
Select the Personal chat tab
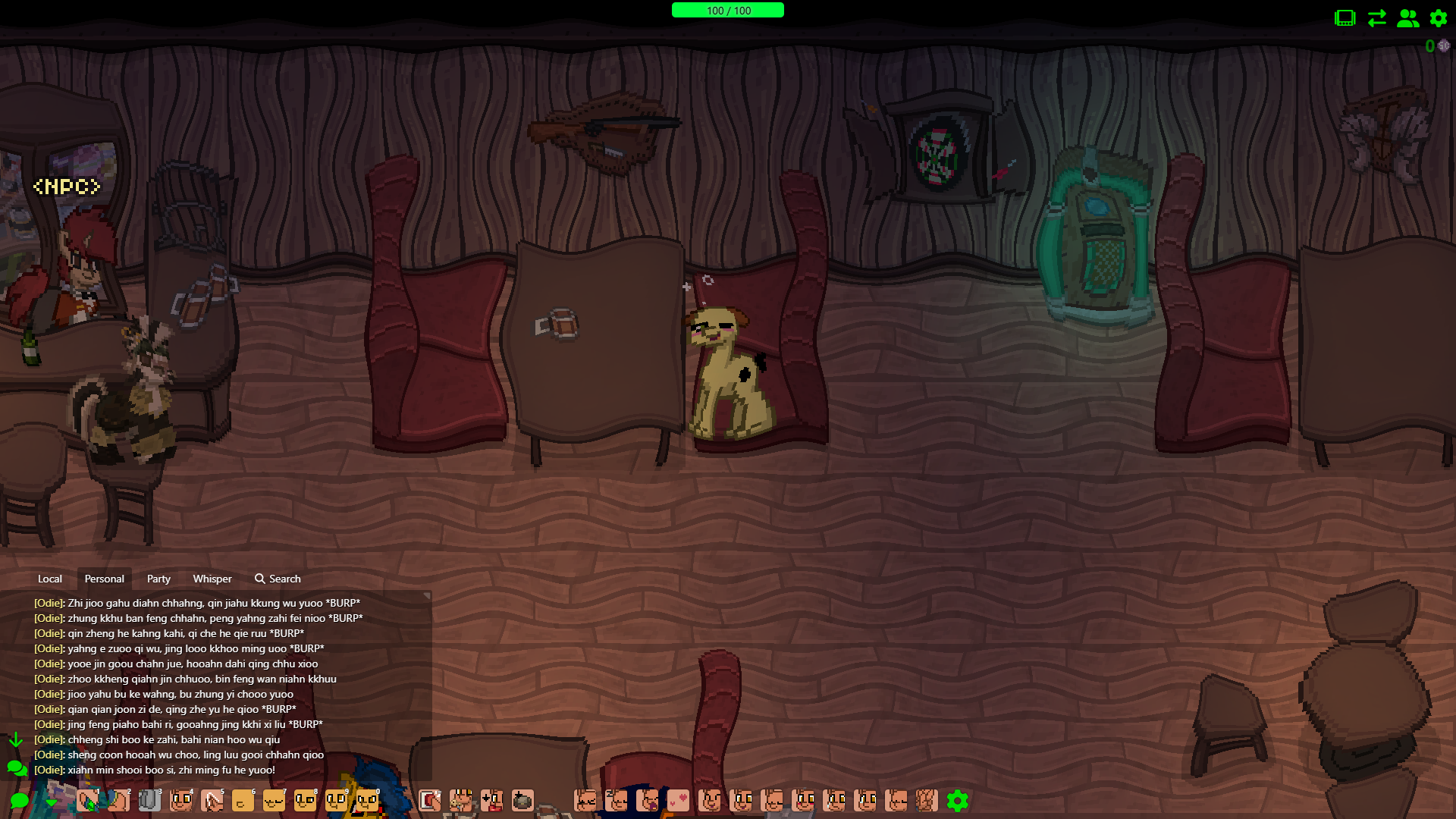point(104,579)
